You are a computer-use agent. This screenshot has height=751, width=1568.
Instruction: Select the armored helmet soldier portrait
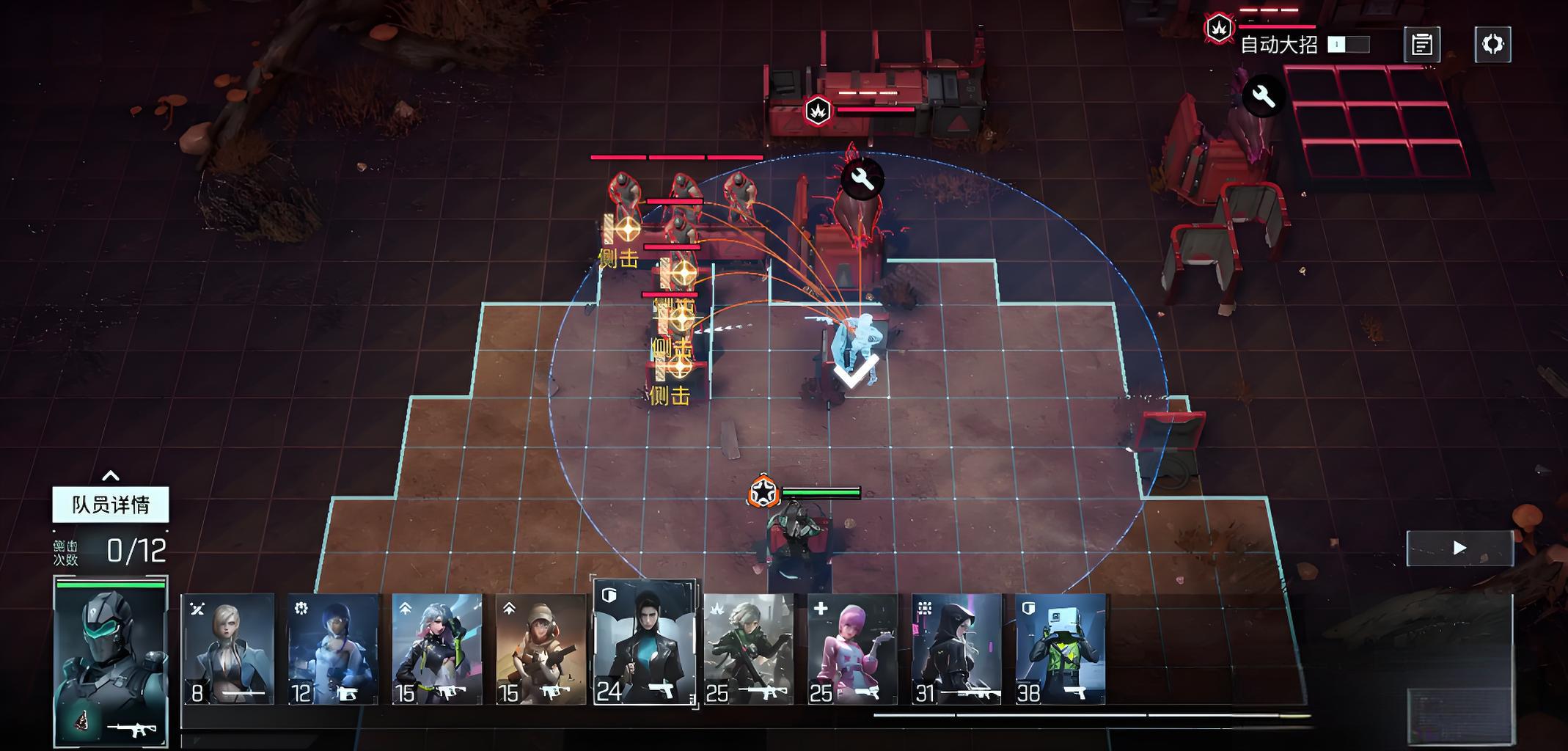(x=111, y=662)
